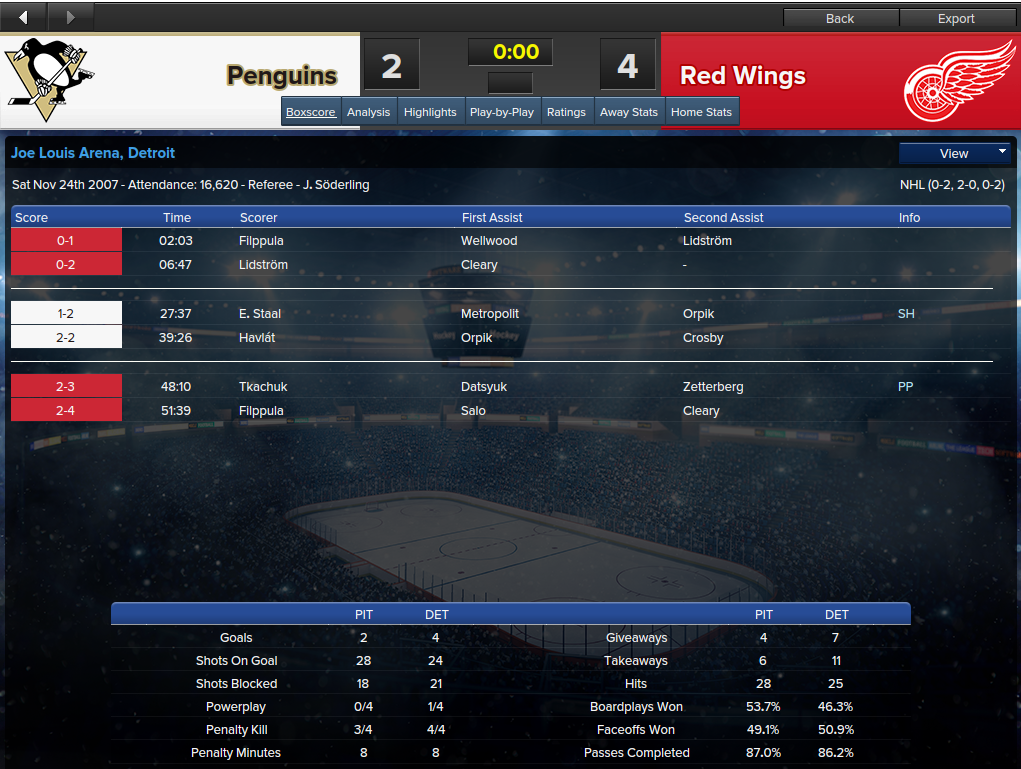
Task: Click Datsyuk in the First Assist column
Action: point(485,387)
